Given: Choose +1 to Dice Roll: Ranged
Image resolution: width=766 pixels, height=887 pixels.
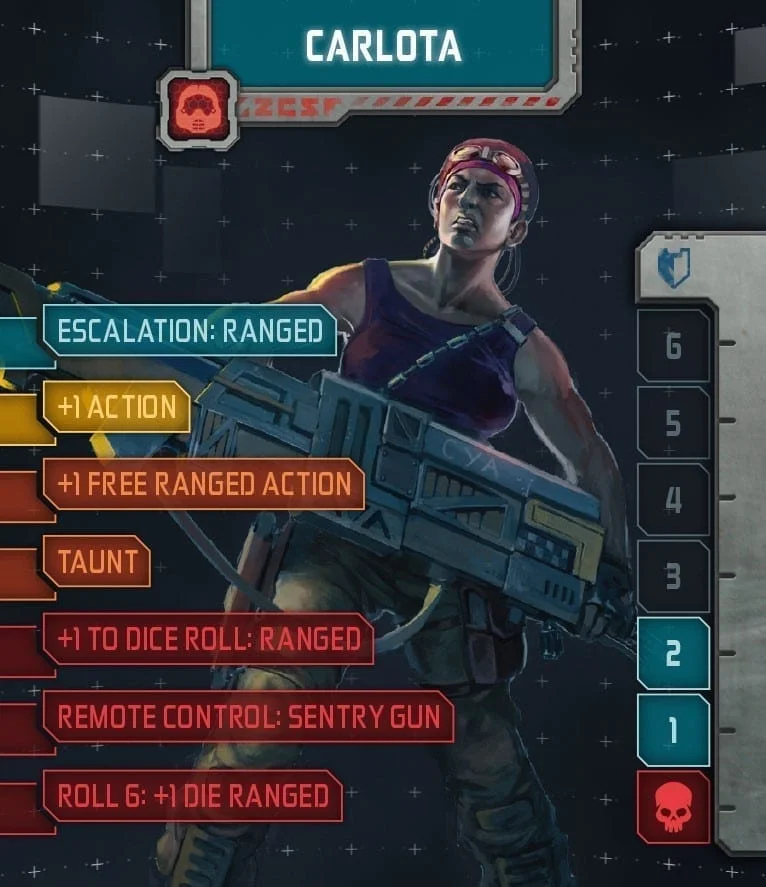Looking at the screenshot, I should 208,639.
